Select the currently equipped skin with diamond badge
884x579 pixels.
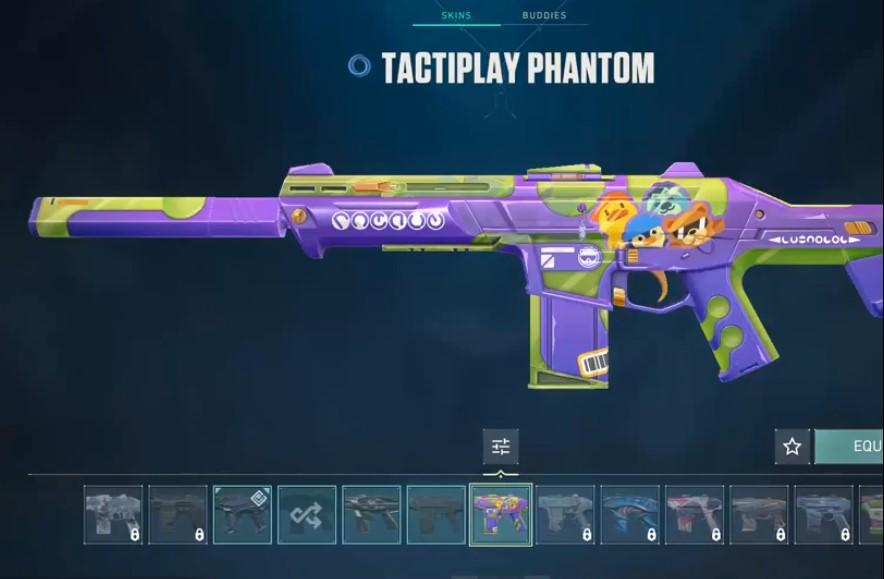(x=242, y=515)
